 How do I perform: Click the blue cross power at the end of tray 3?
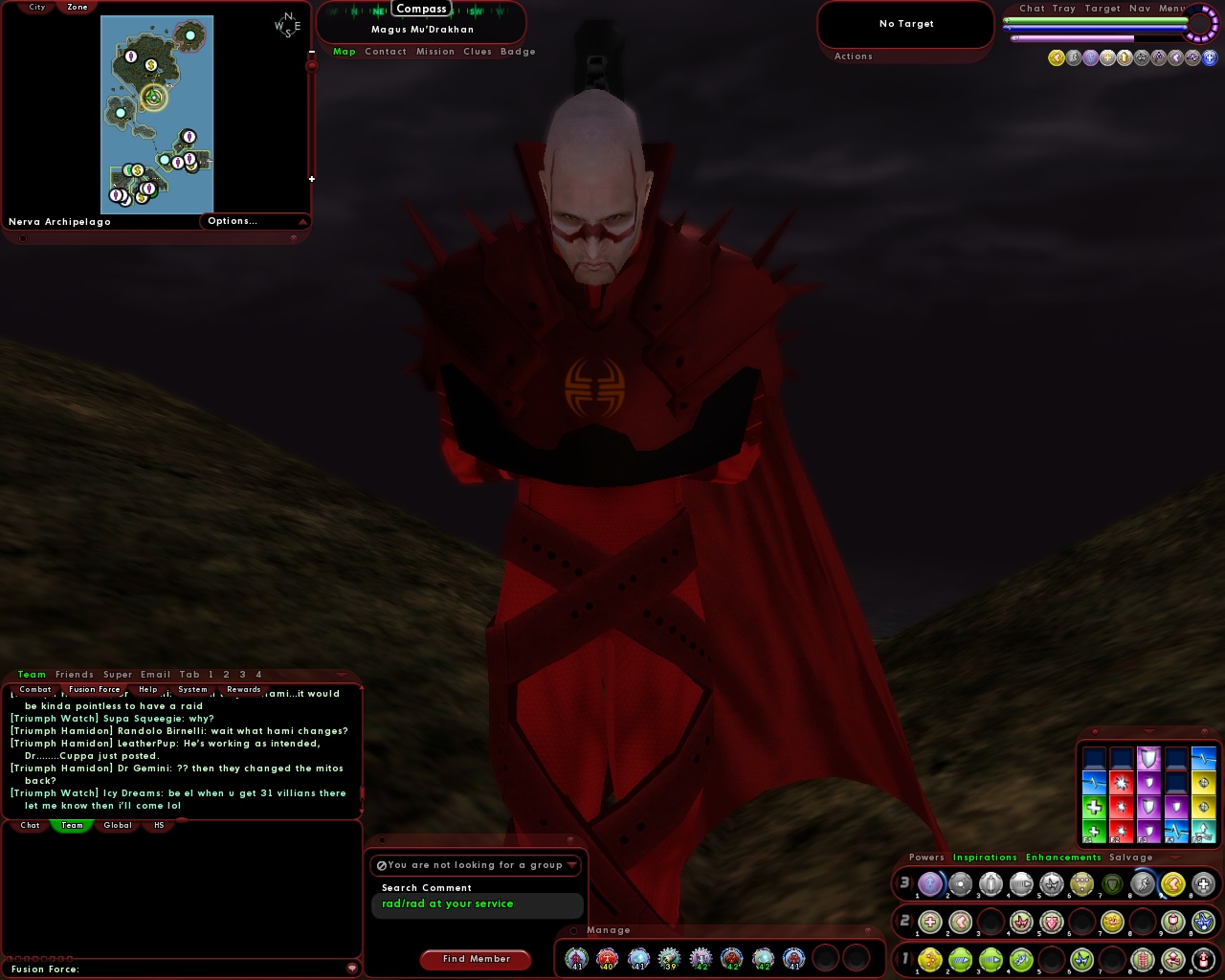[1200, 884]
